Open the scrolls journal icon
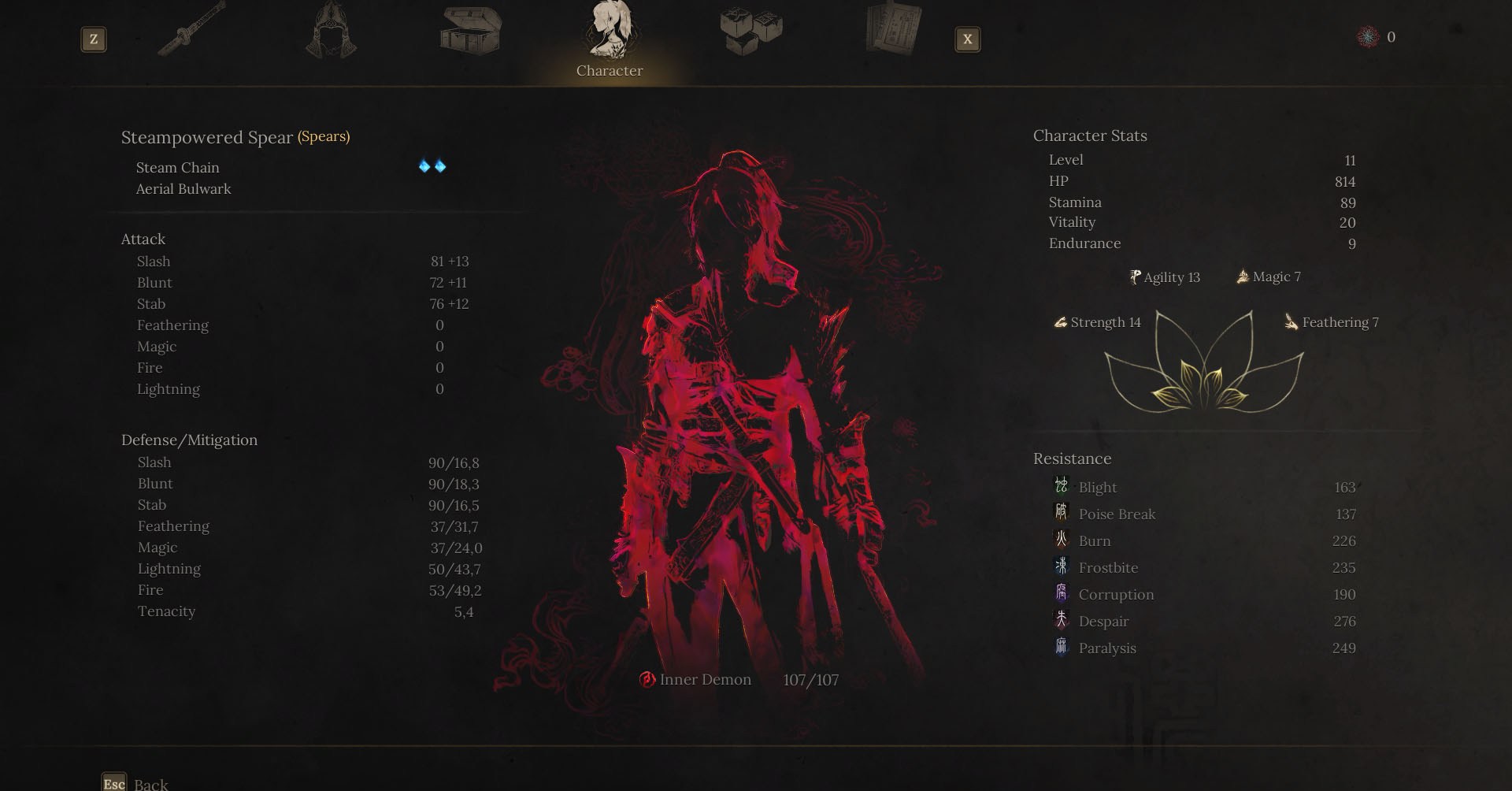The height and width of the screenshot is (791, 1512). (x=891, y=32)
